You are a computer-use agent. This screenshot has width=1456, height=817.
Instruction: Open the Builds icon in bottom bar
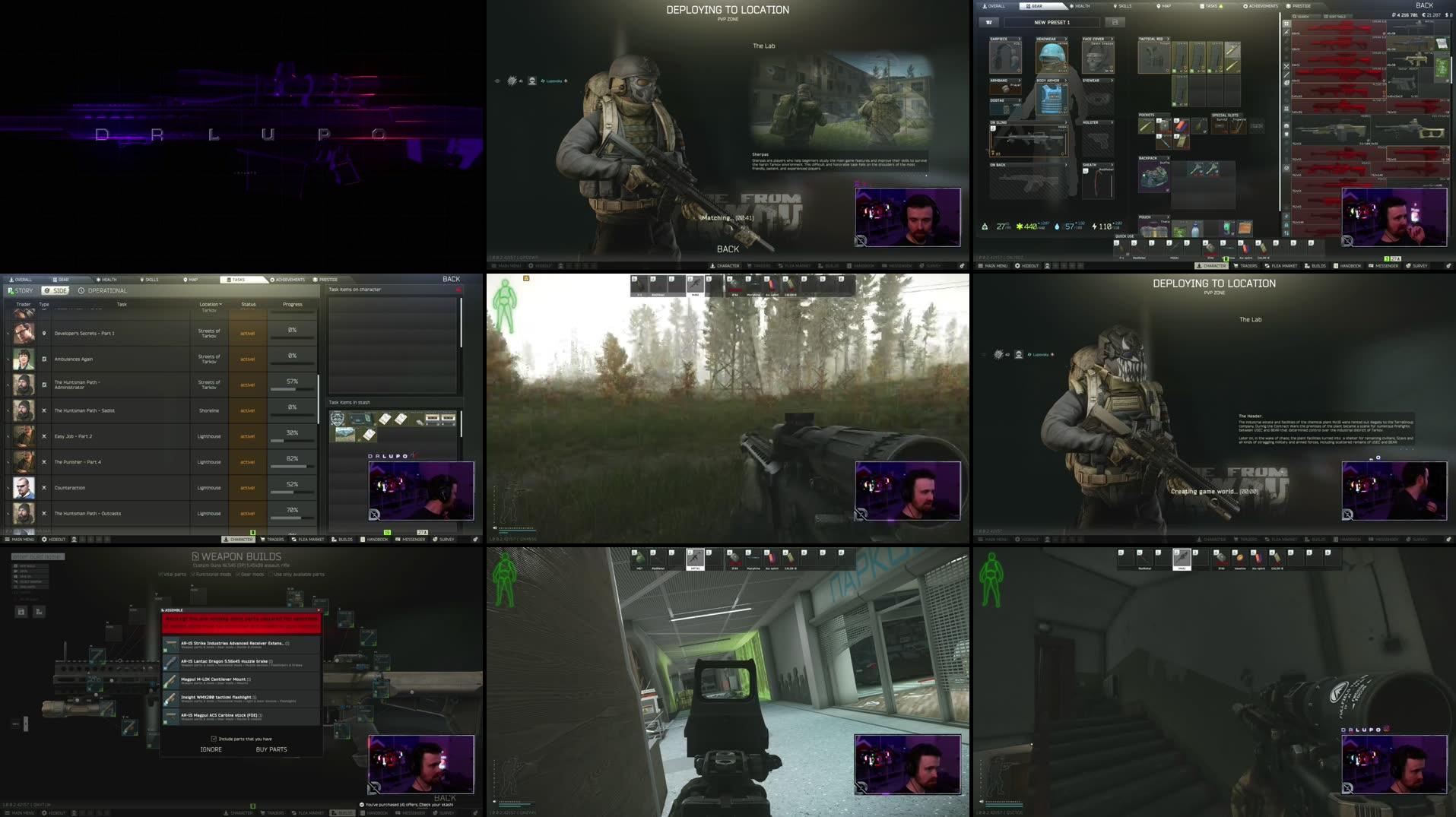[344, 540]
